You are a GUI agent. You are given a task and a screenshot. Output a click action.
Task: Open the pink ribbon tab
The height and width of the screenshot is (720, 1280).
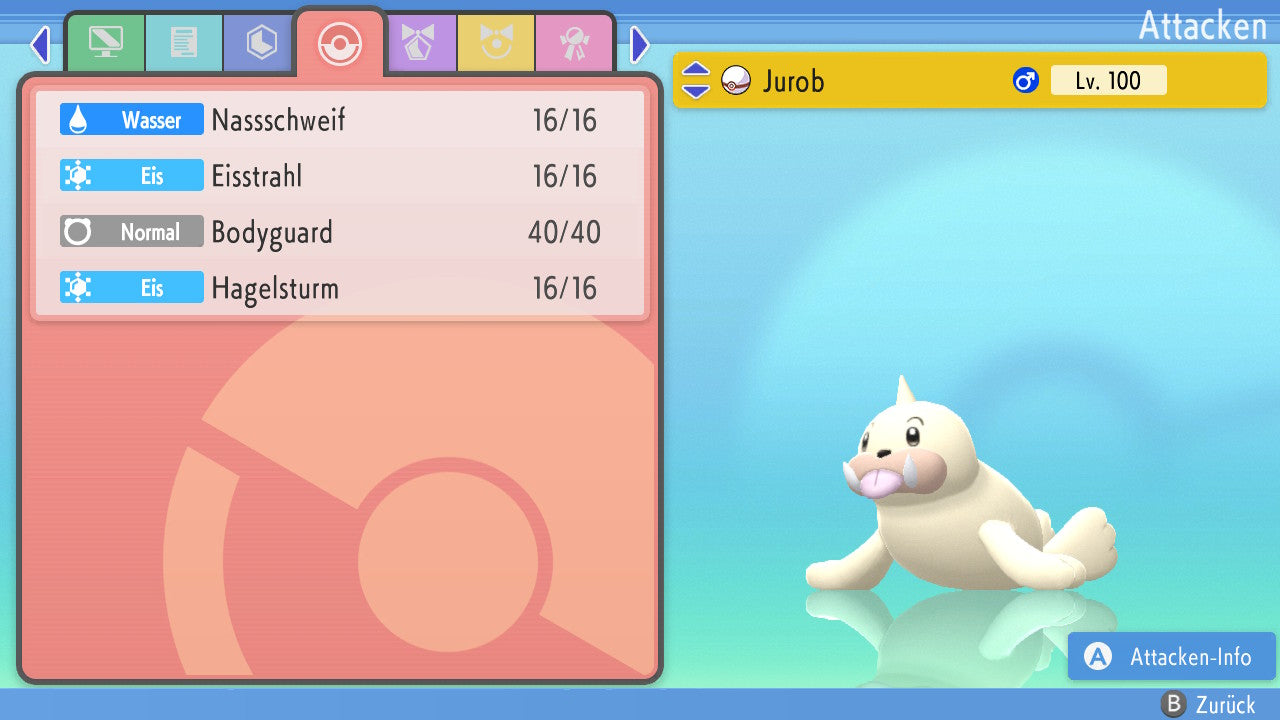(574, 43)
